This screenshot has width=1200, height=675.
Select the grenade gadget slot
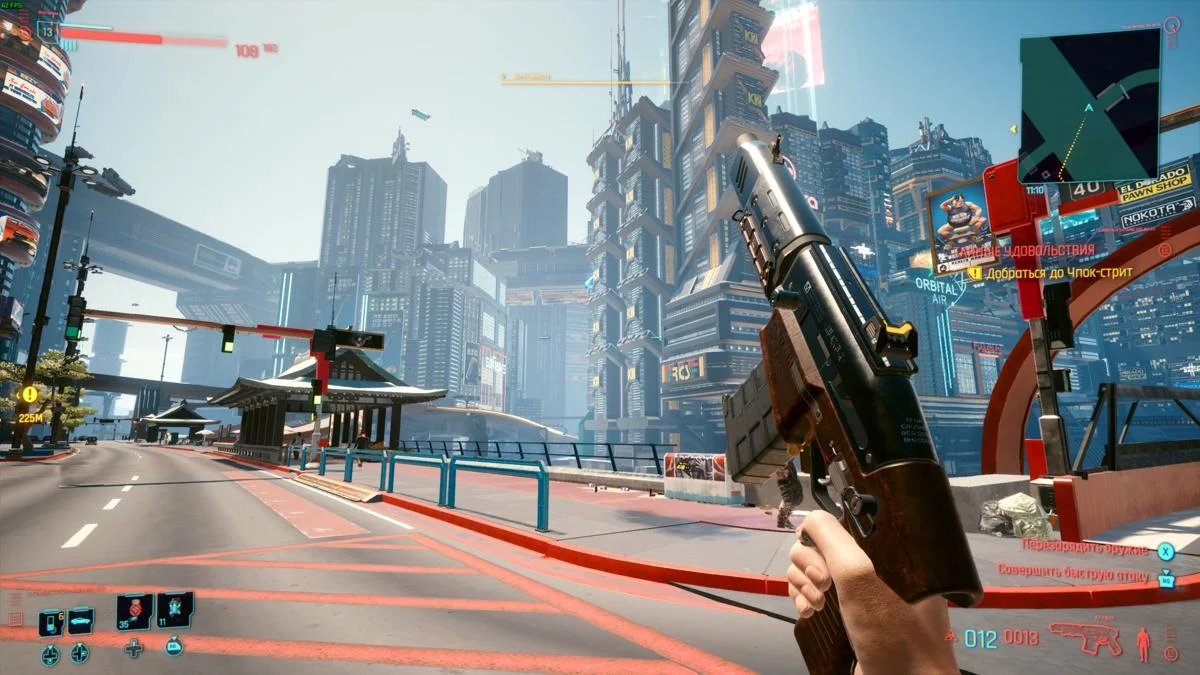coord(174,609)
